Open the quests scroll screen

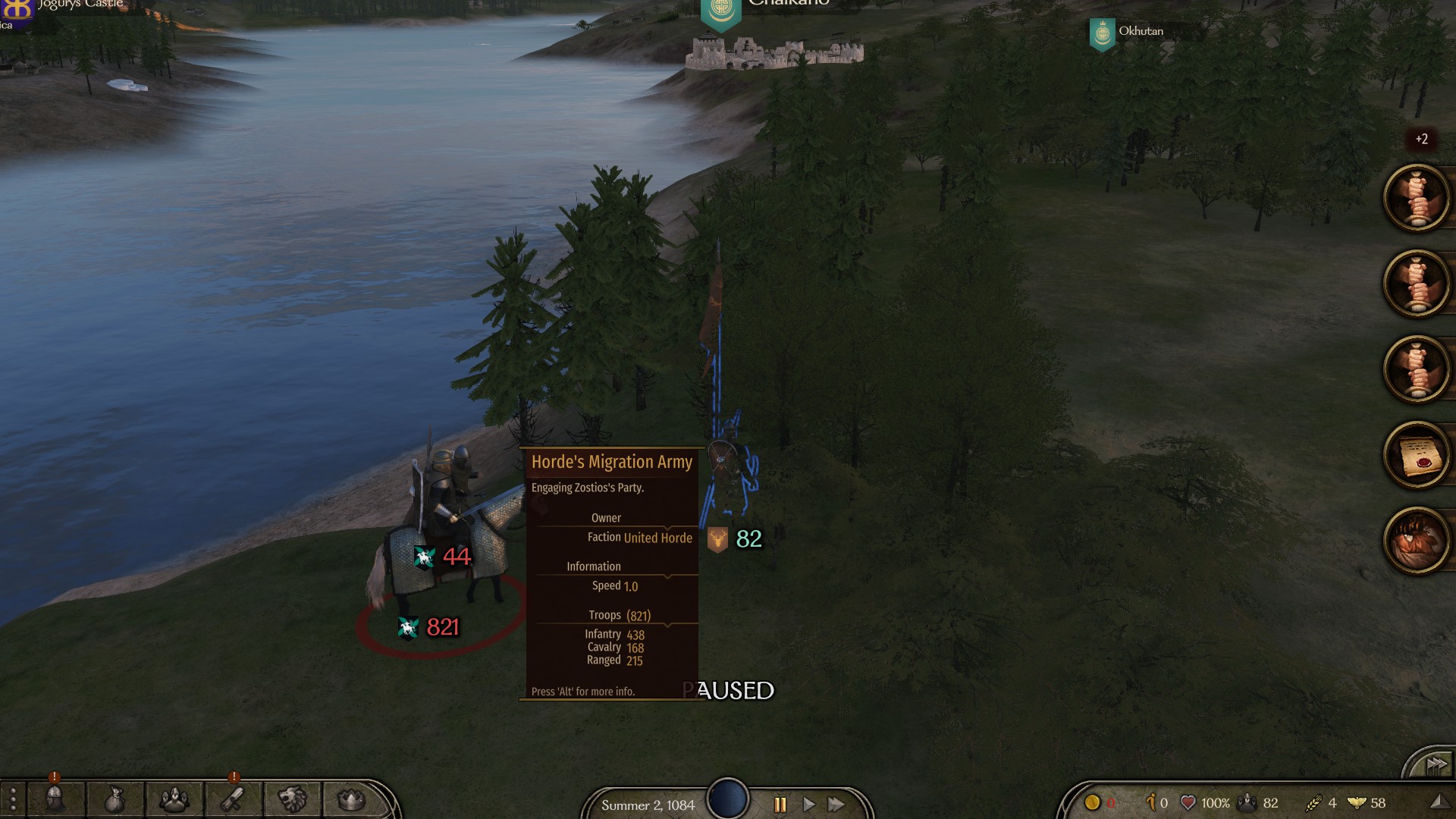point(232,799)
